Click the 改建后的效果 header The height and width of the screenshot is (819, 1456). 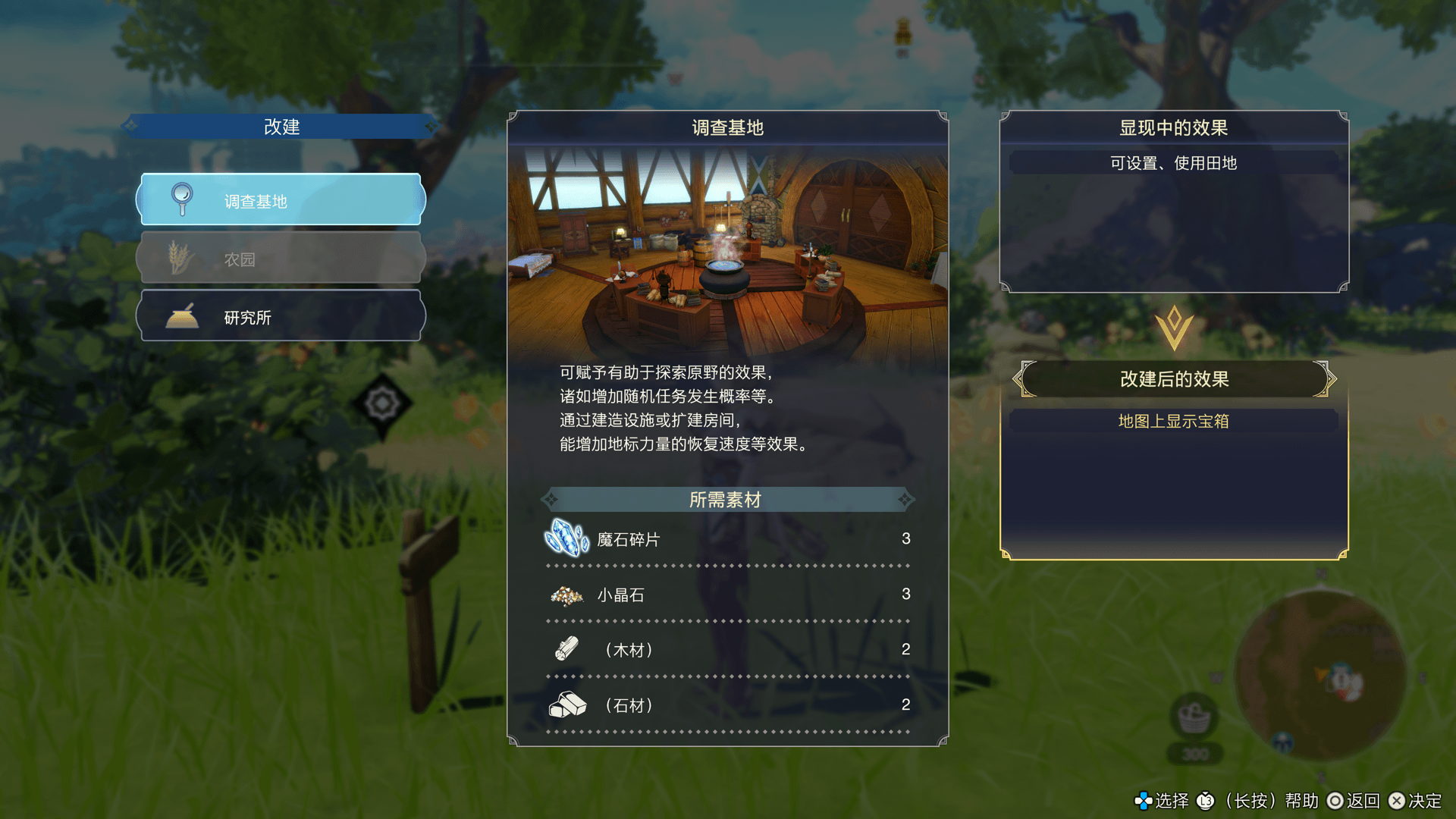1173,379
